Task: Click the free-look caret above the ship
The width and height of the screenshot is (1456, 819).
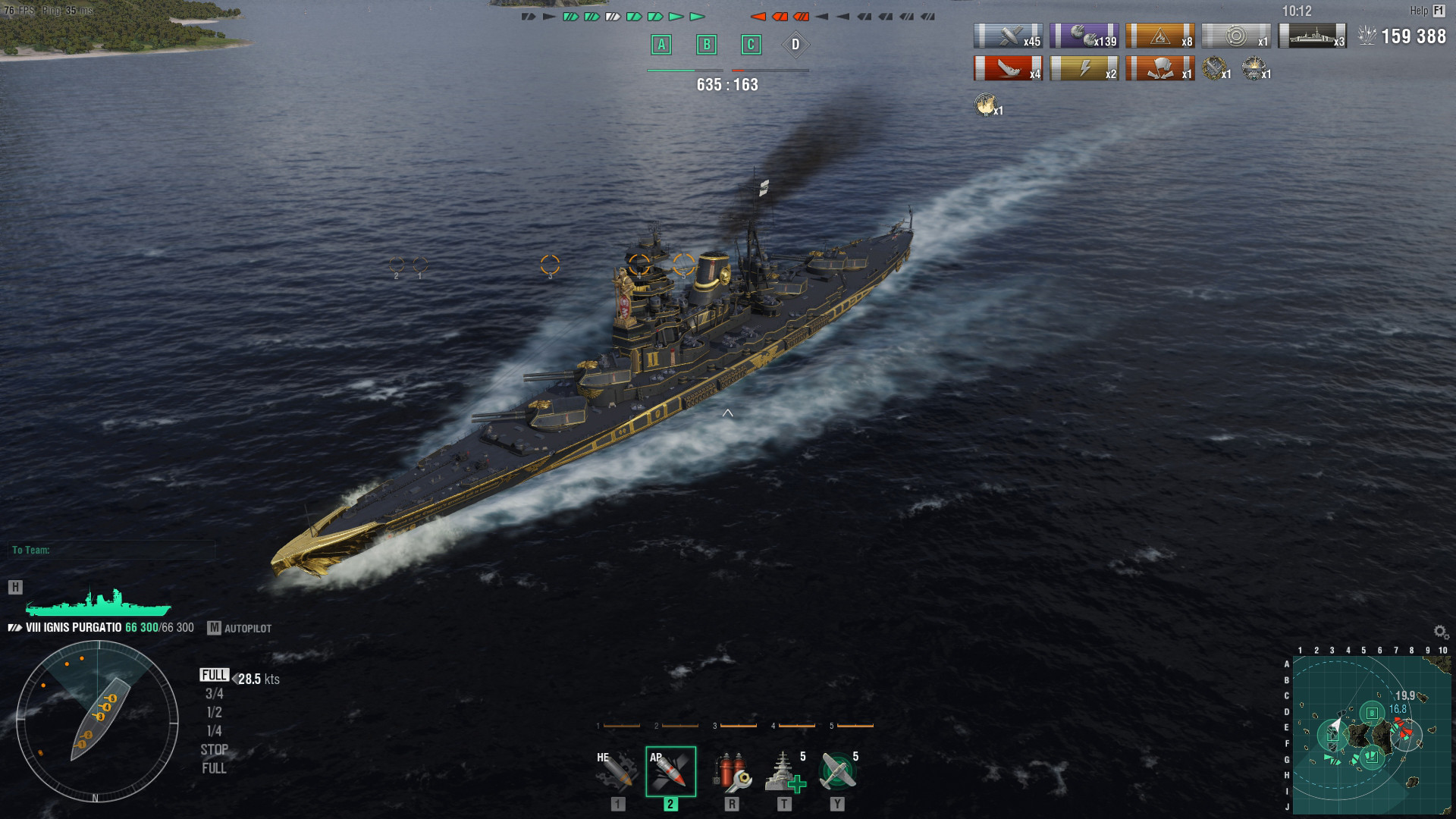Action: 730,413
